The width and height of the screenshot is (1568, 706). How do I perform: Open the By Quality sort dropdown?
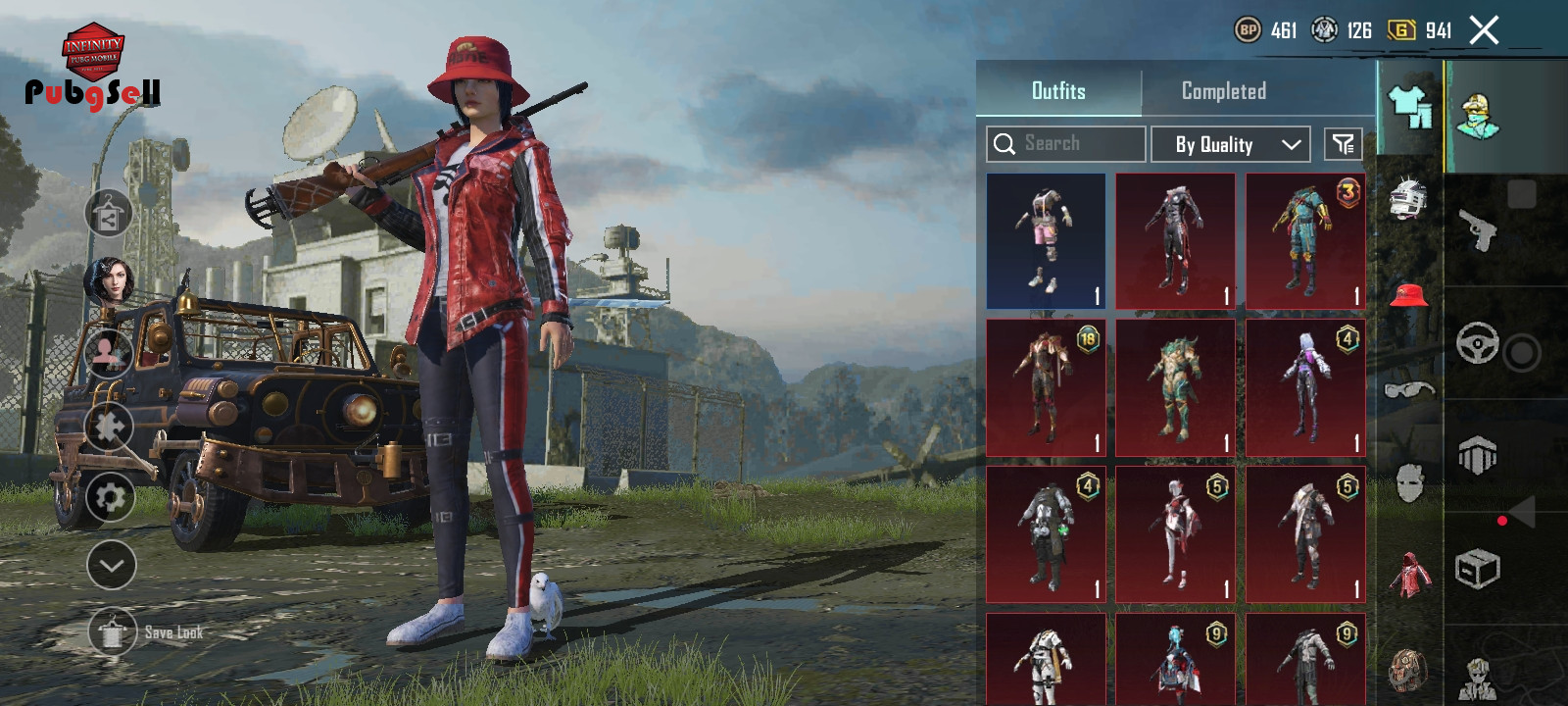[1230, 144]
